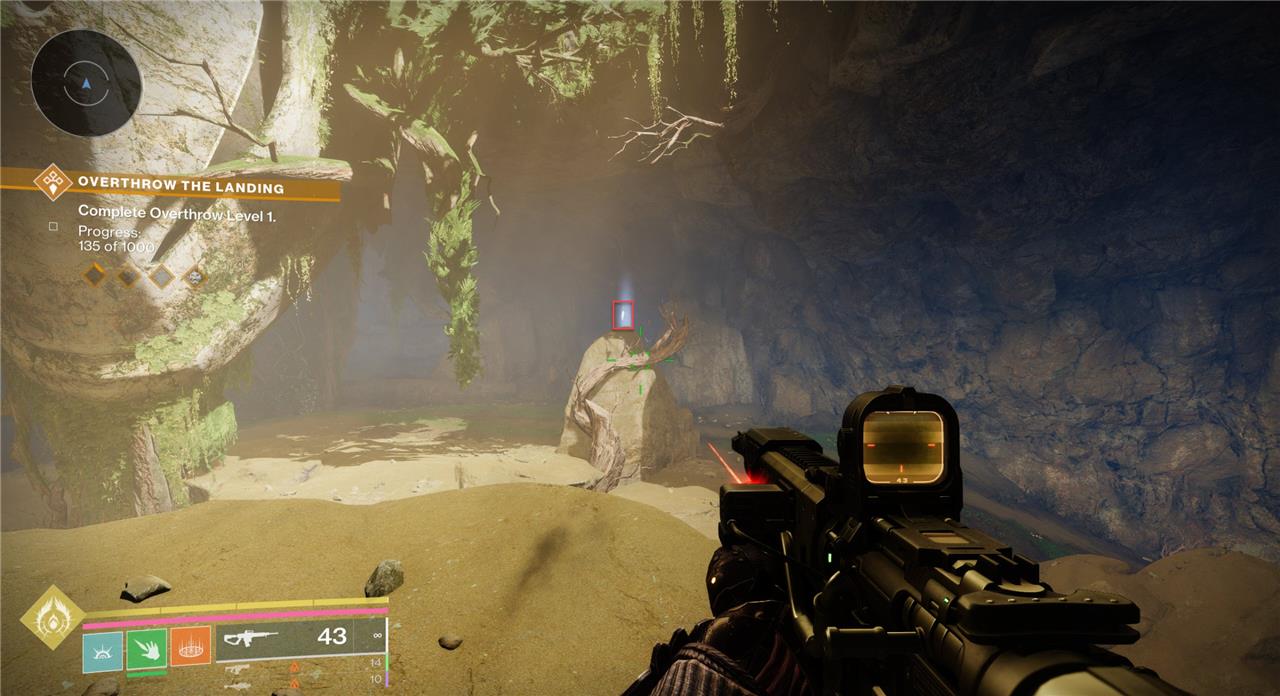The height and width of the screenshot is (696, 1280).
Task: Click the Overthrow progress checkbox square
Action: pyautogui.click(x=54, y=227)
